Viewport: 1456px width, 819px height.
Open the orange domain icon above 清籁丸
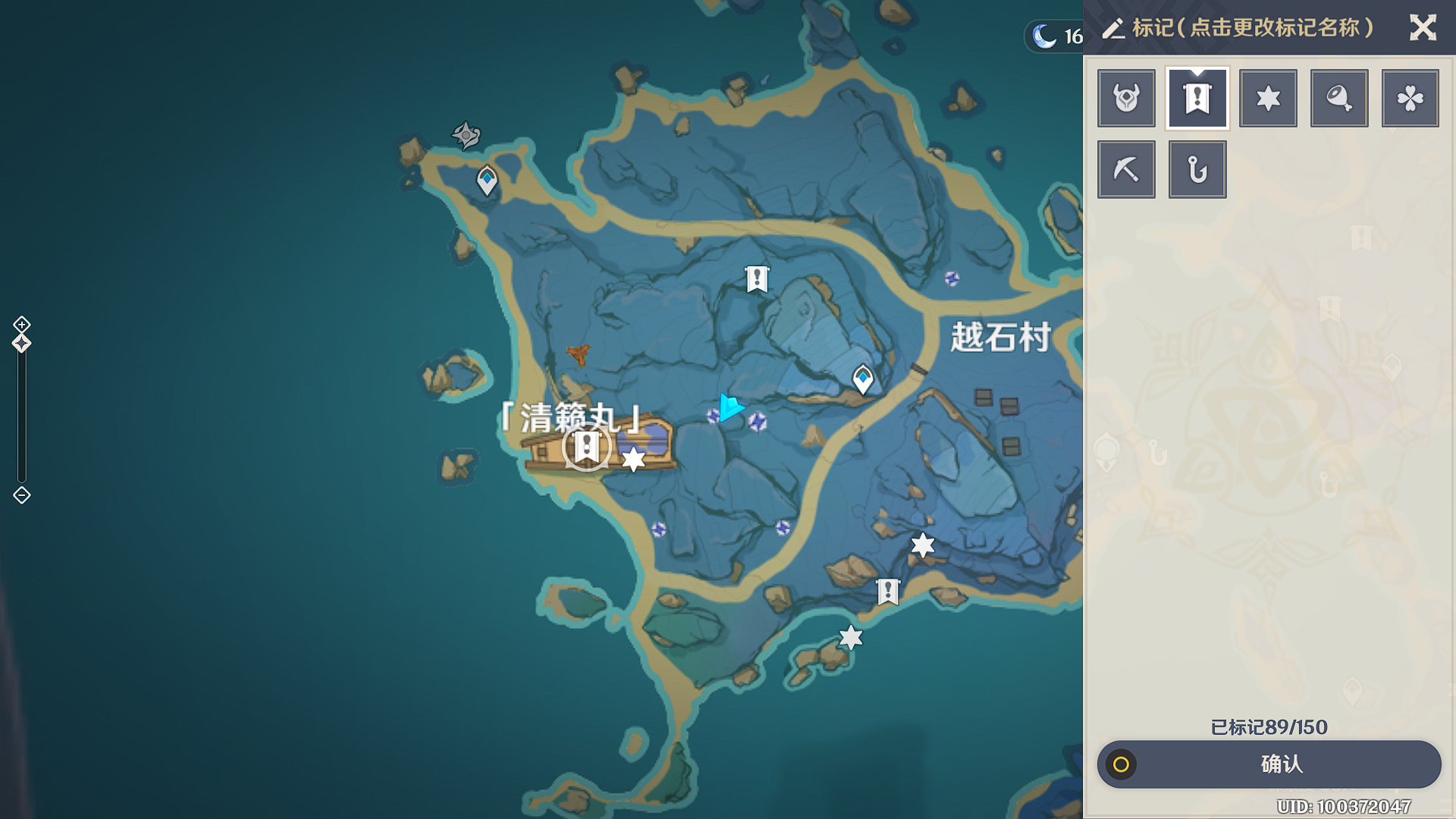(579, 353)
